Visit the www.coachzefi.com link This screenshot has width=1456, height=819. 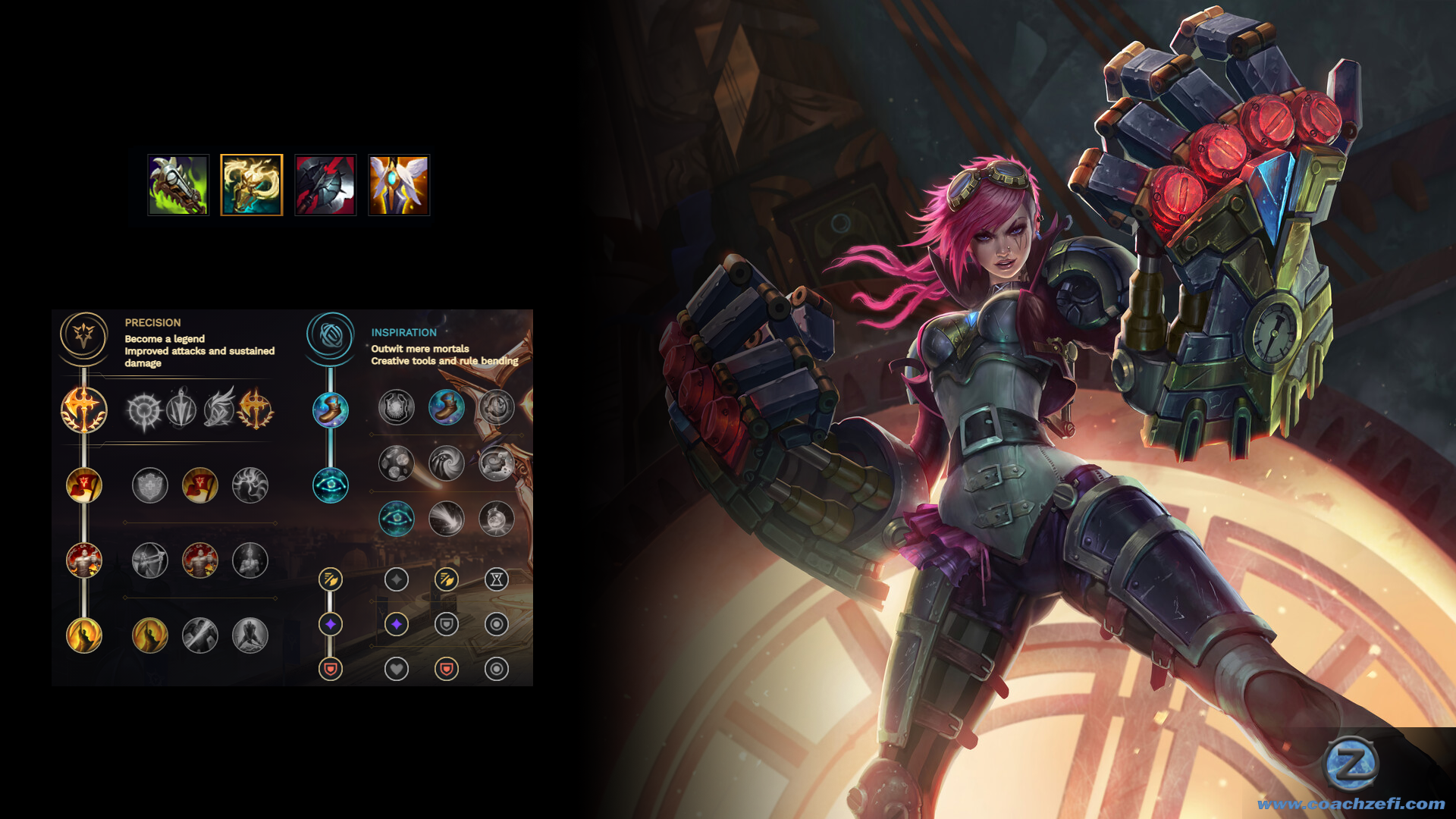coord(1351,804)
